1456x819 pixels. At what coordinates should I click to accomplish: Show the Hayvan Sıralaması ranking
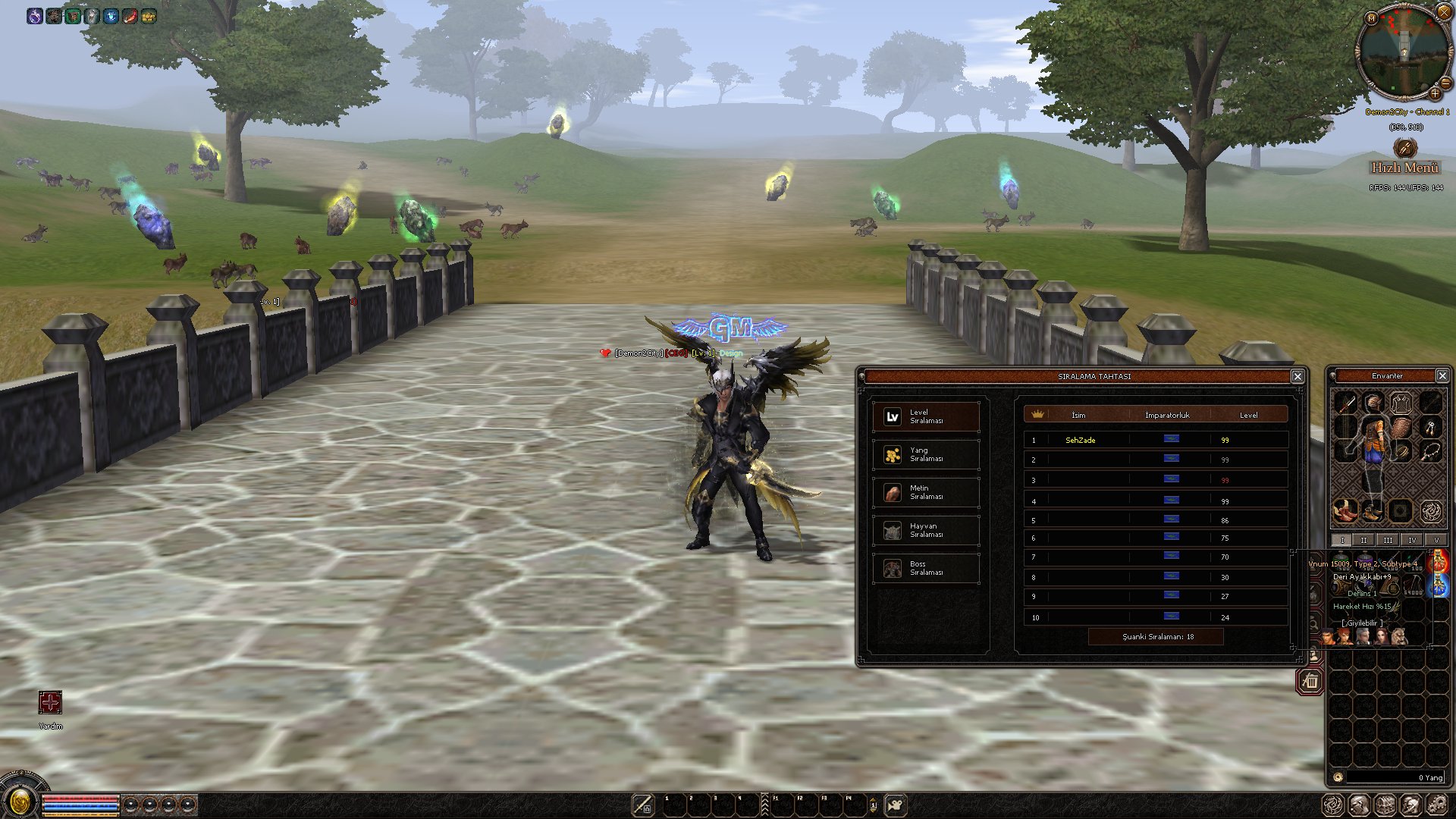(x=926, y=530)
